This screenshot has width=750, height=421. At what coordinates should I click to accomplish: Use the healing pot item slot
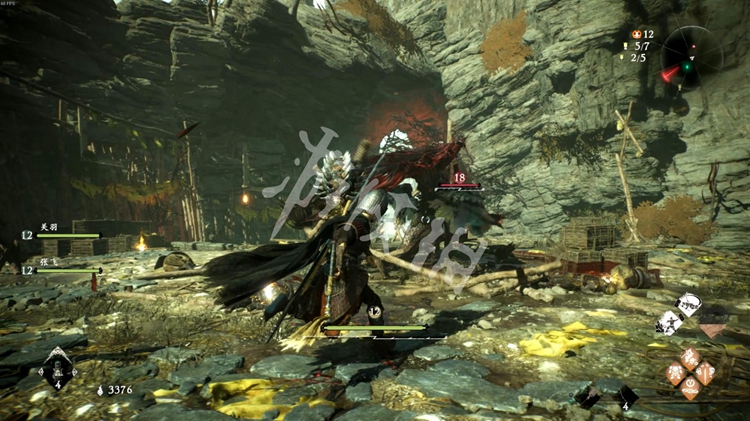click(x=57, y=369)
